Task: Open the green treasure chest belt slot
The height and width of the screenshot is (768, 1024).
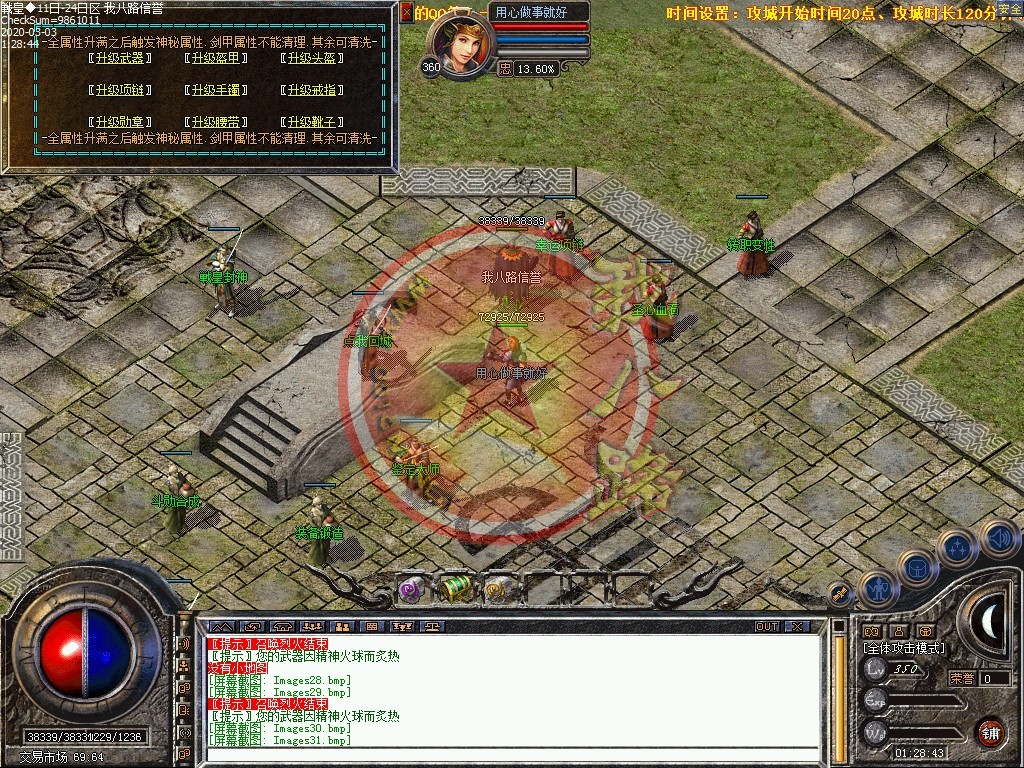Action: [x=456, y=589]
